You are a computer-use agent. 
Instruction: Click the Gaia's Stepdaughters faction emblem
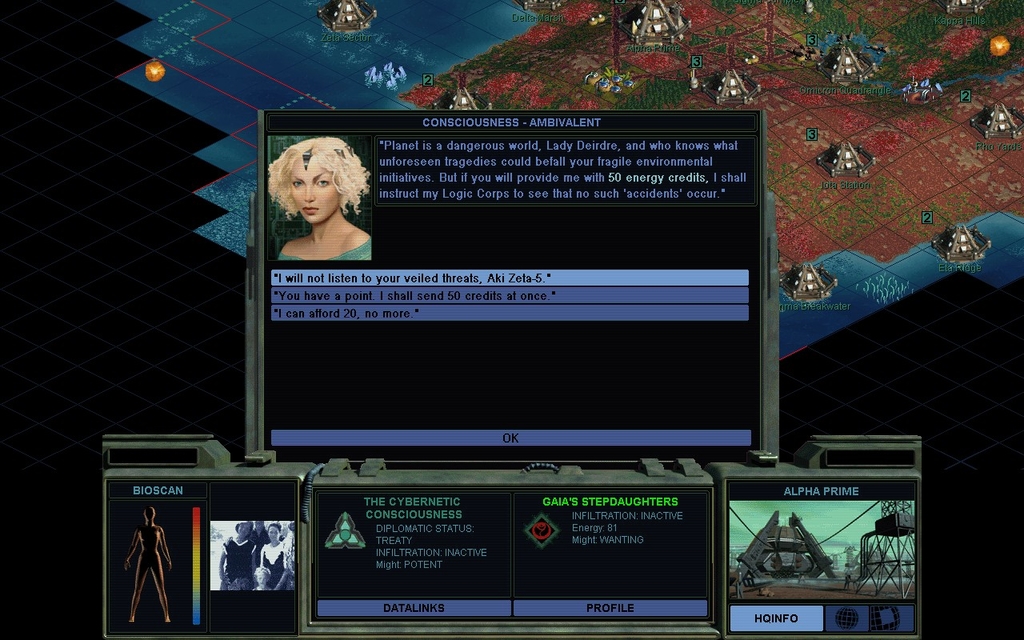[x=543, y=530]
